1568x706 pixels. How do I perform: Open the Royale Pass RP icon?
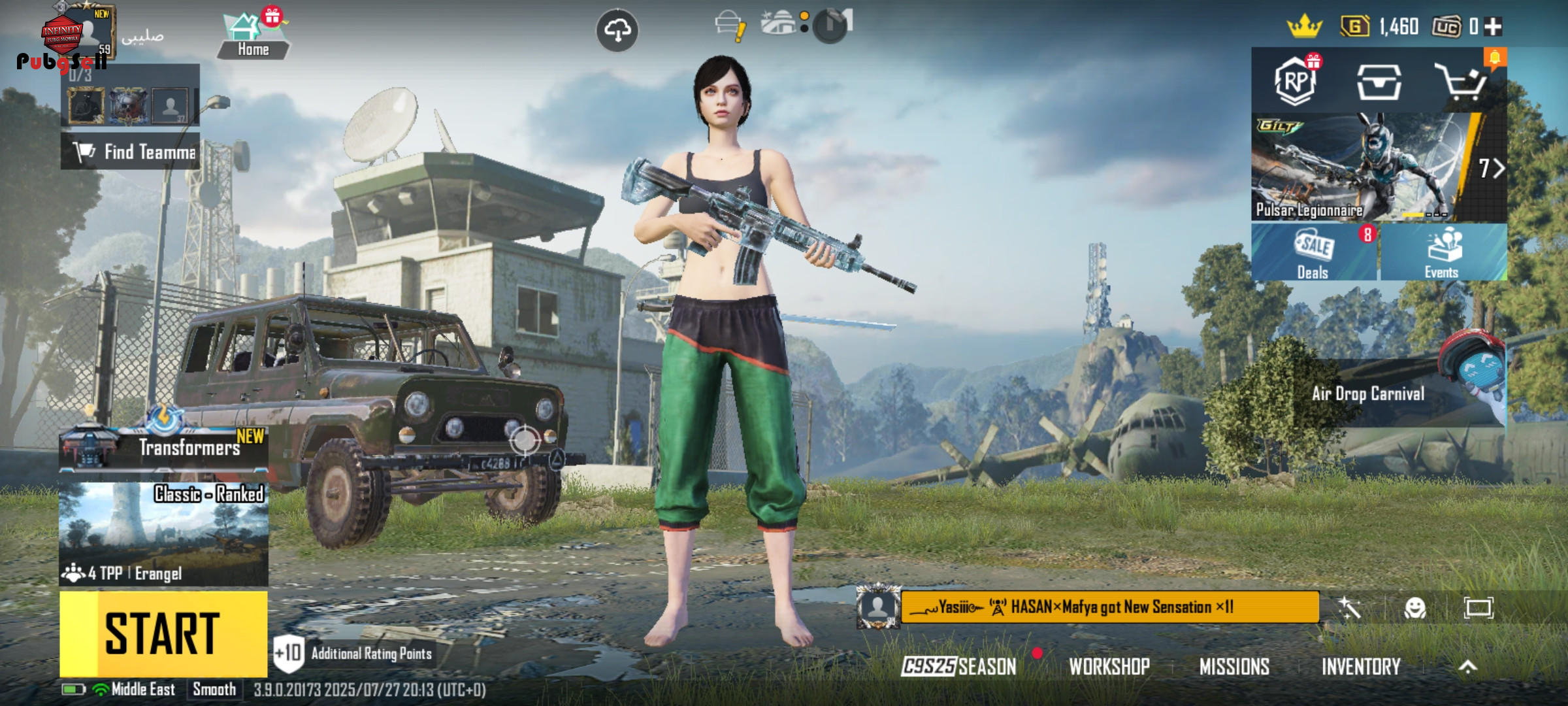[x=1296, y=82]
